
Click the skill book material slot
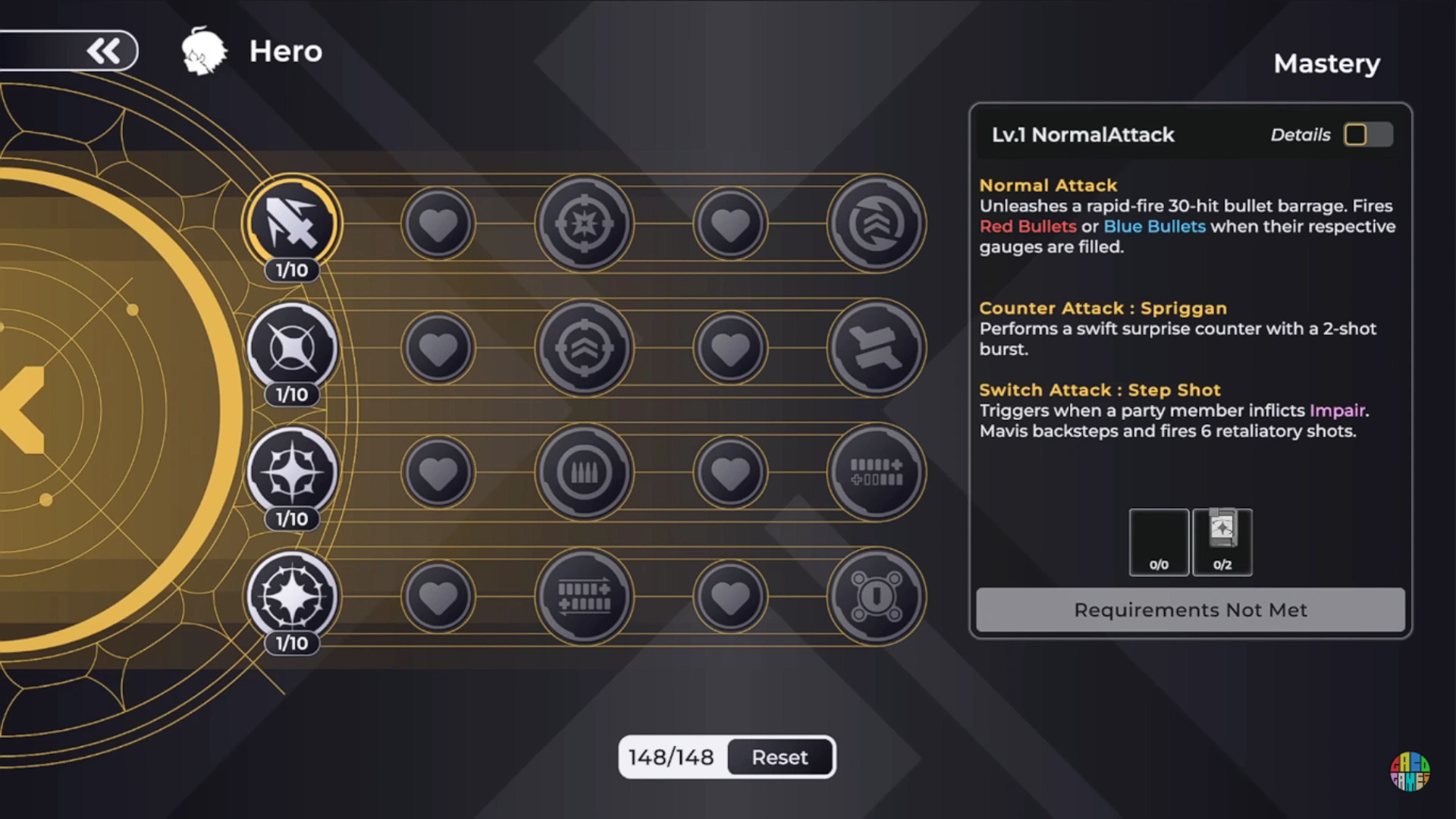pos(1222,541)
